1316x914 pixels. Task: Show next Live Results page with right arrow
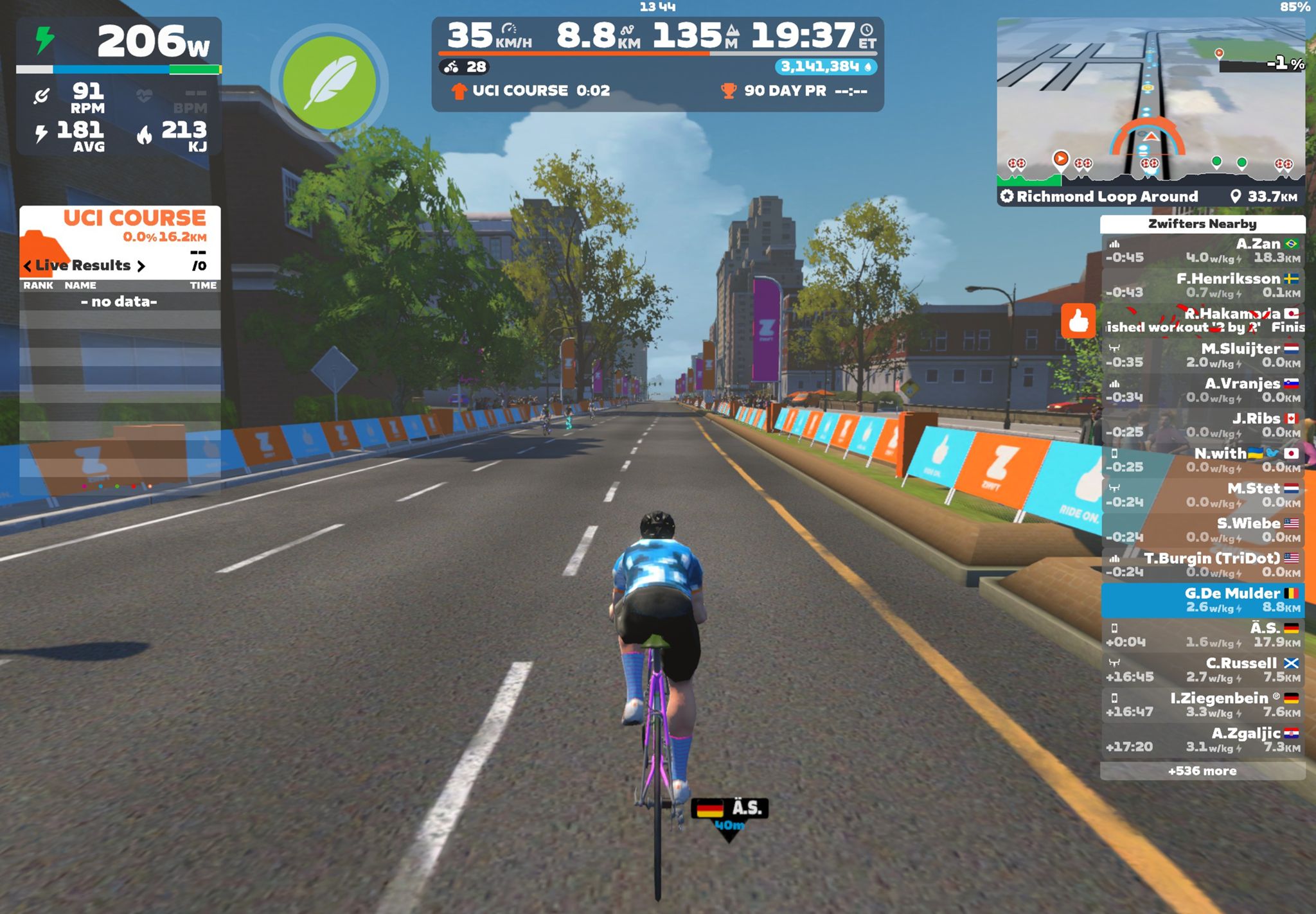pos(141,266)
